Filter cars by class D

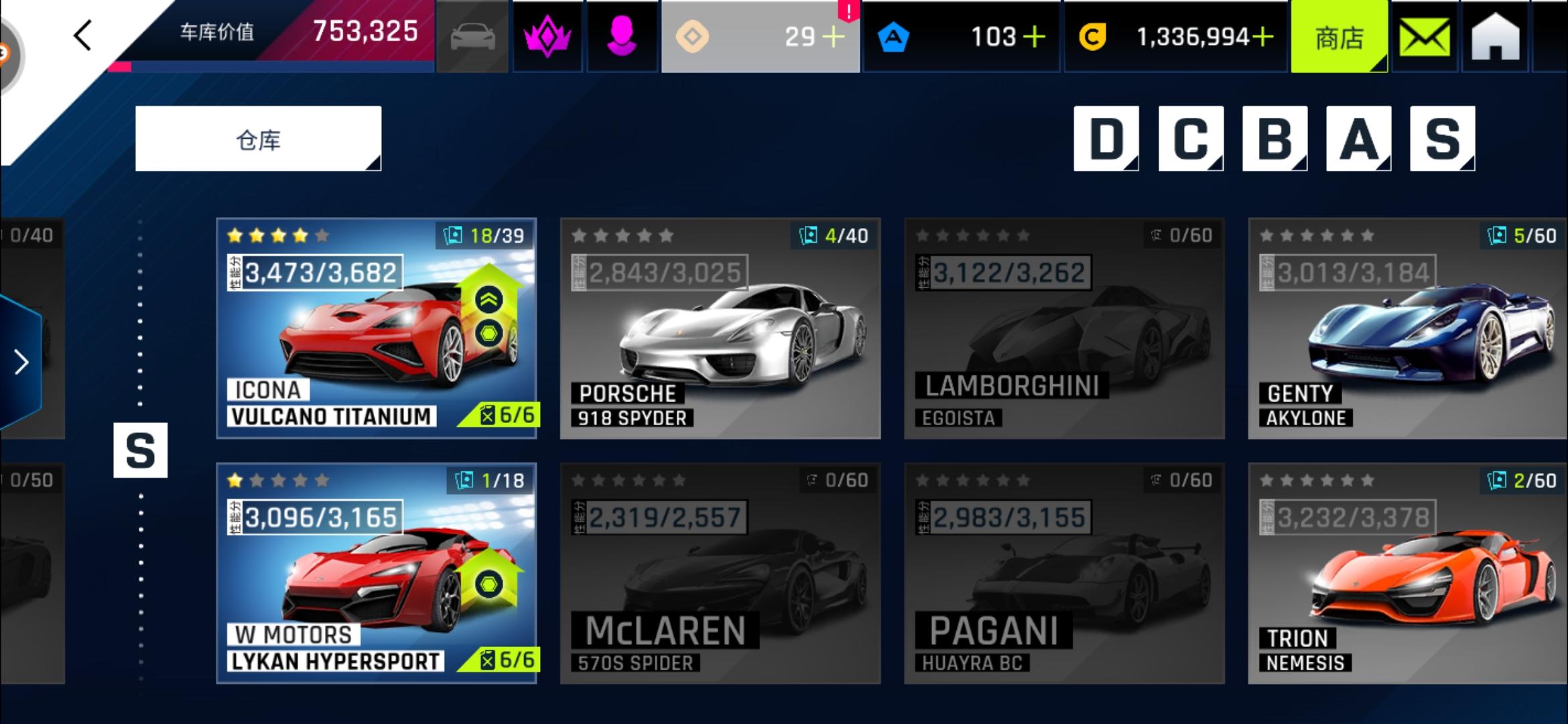click(x=1106, y=139)
